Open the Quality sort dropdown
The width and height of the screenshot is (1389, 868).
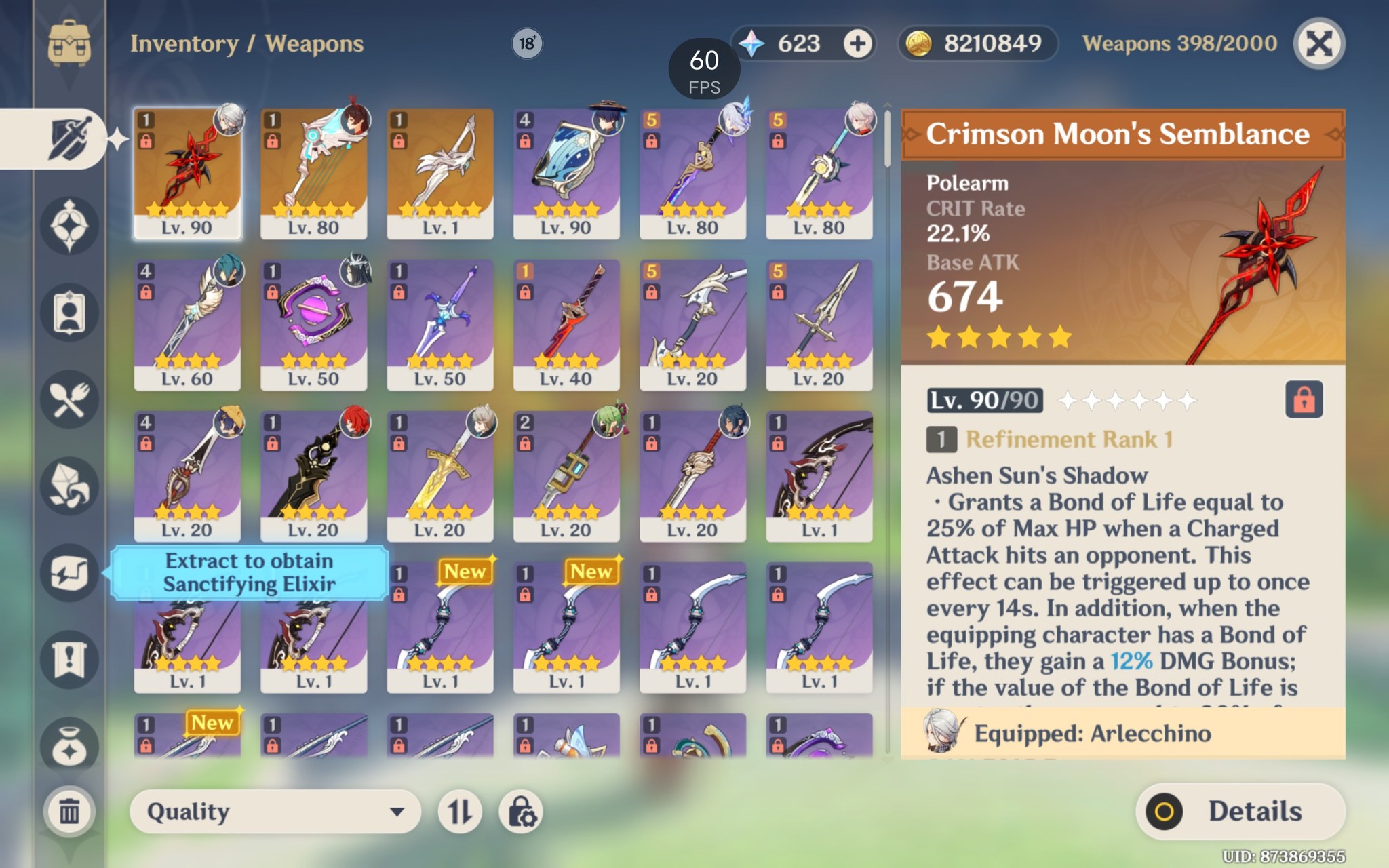click(275, 812)
